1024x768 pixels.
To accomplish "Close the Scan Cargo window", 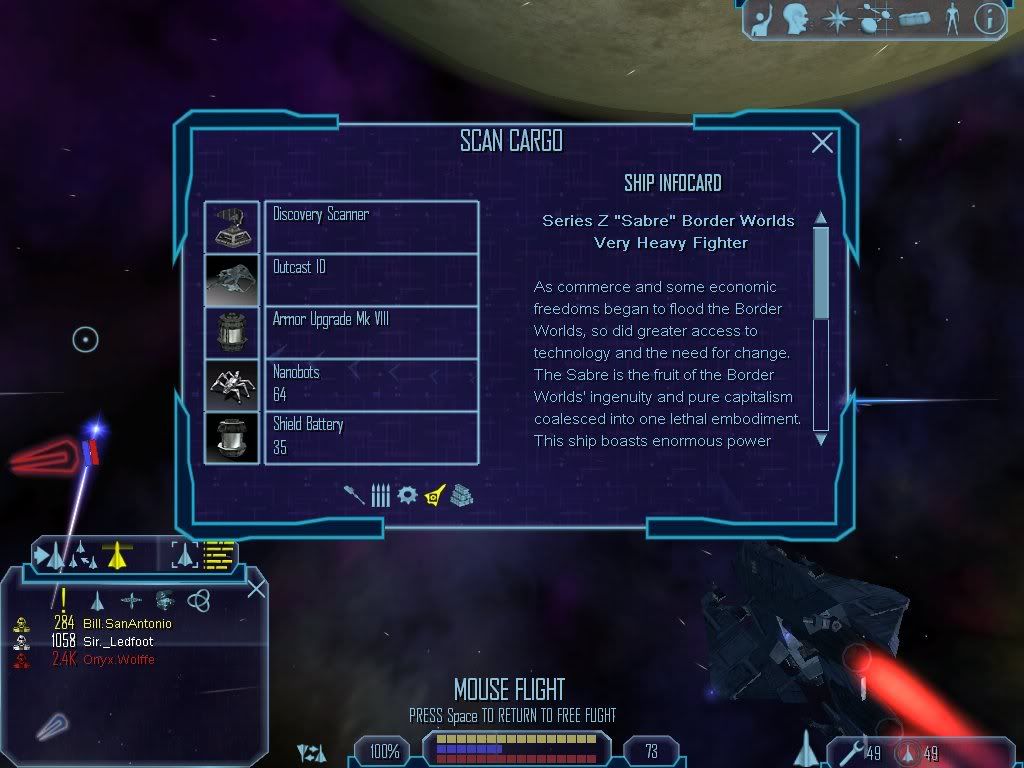I will click(822, 143).
